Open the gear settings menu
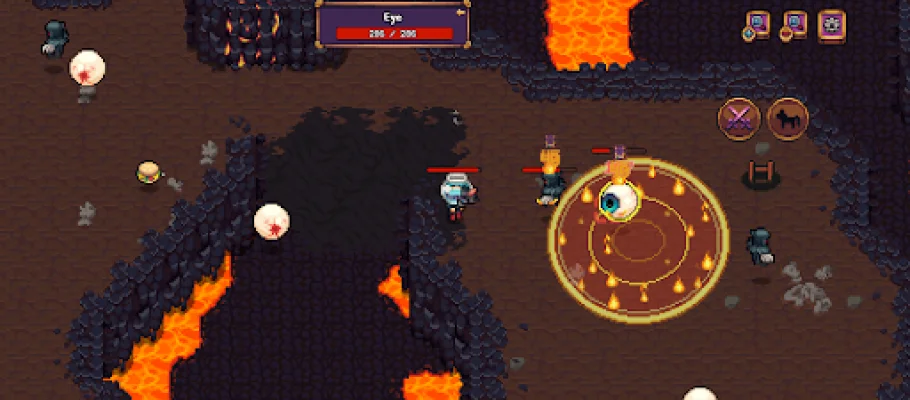 (831, 25)
